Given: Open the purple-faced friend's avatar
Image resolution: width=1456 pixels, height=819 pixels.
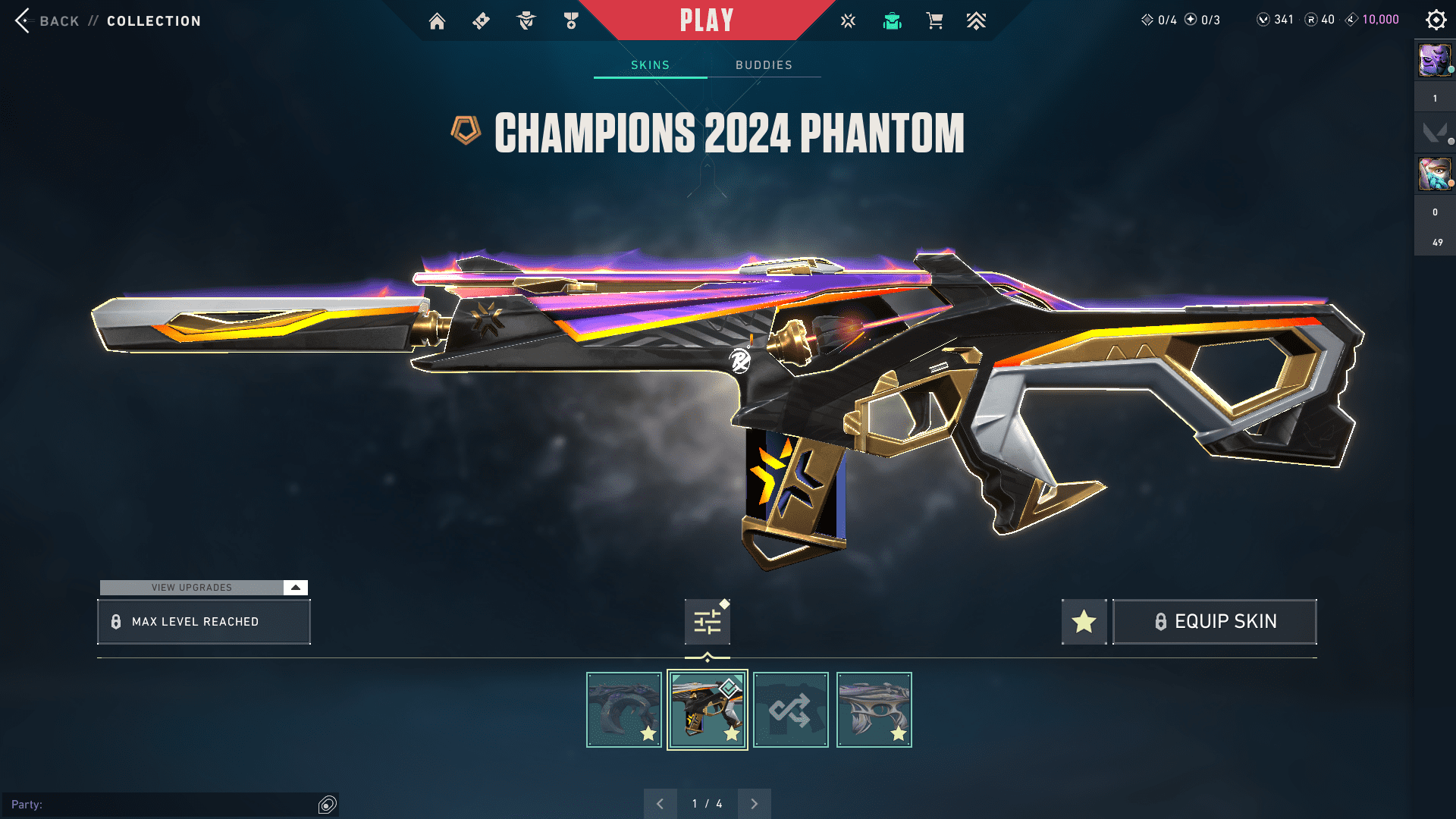Looking at the screenshot, I should coord(1434,61).
